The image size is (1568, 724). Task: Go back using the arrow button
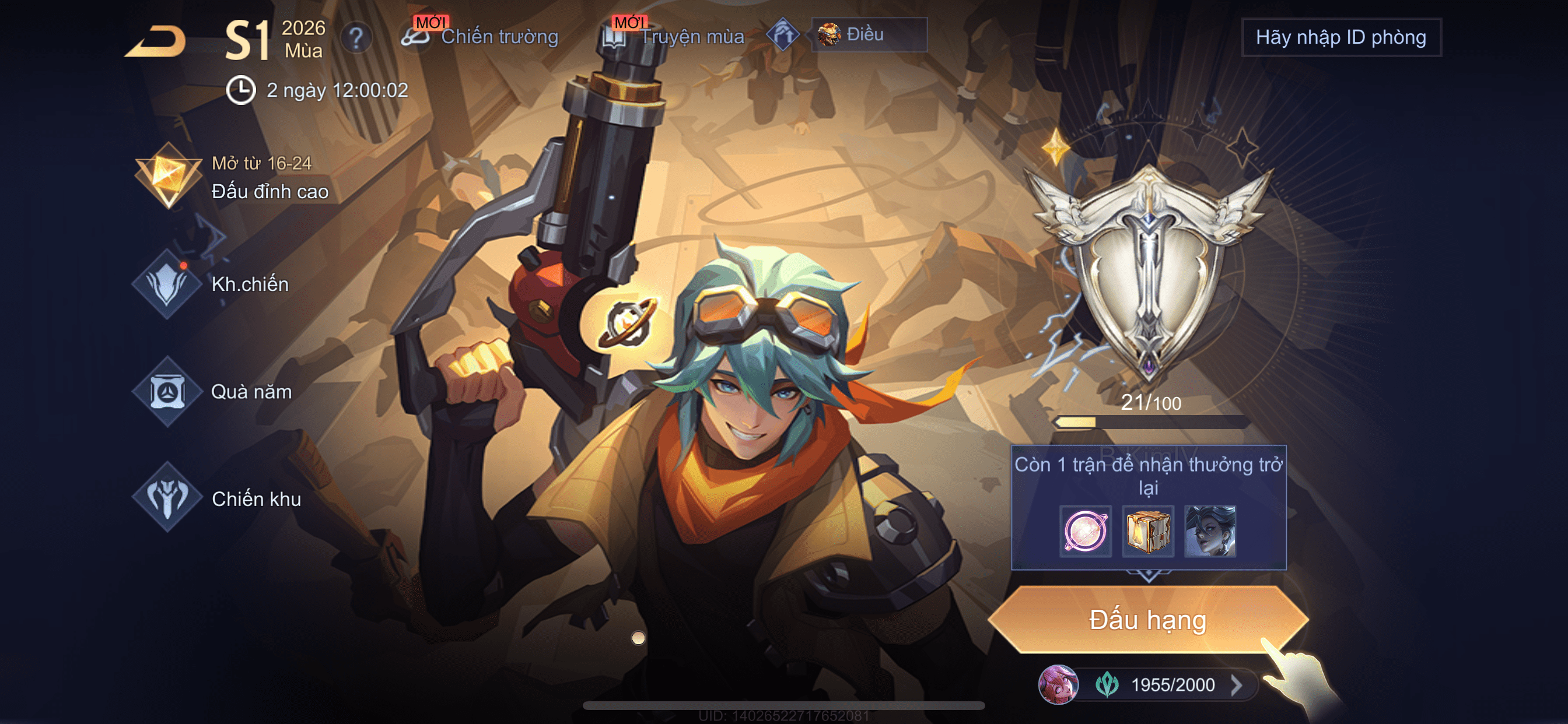tap(156, 41)
